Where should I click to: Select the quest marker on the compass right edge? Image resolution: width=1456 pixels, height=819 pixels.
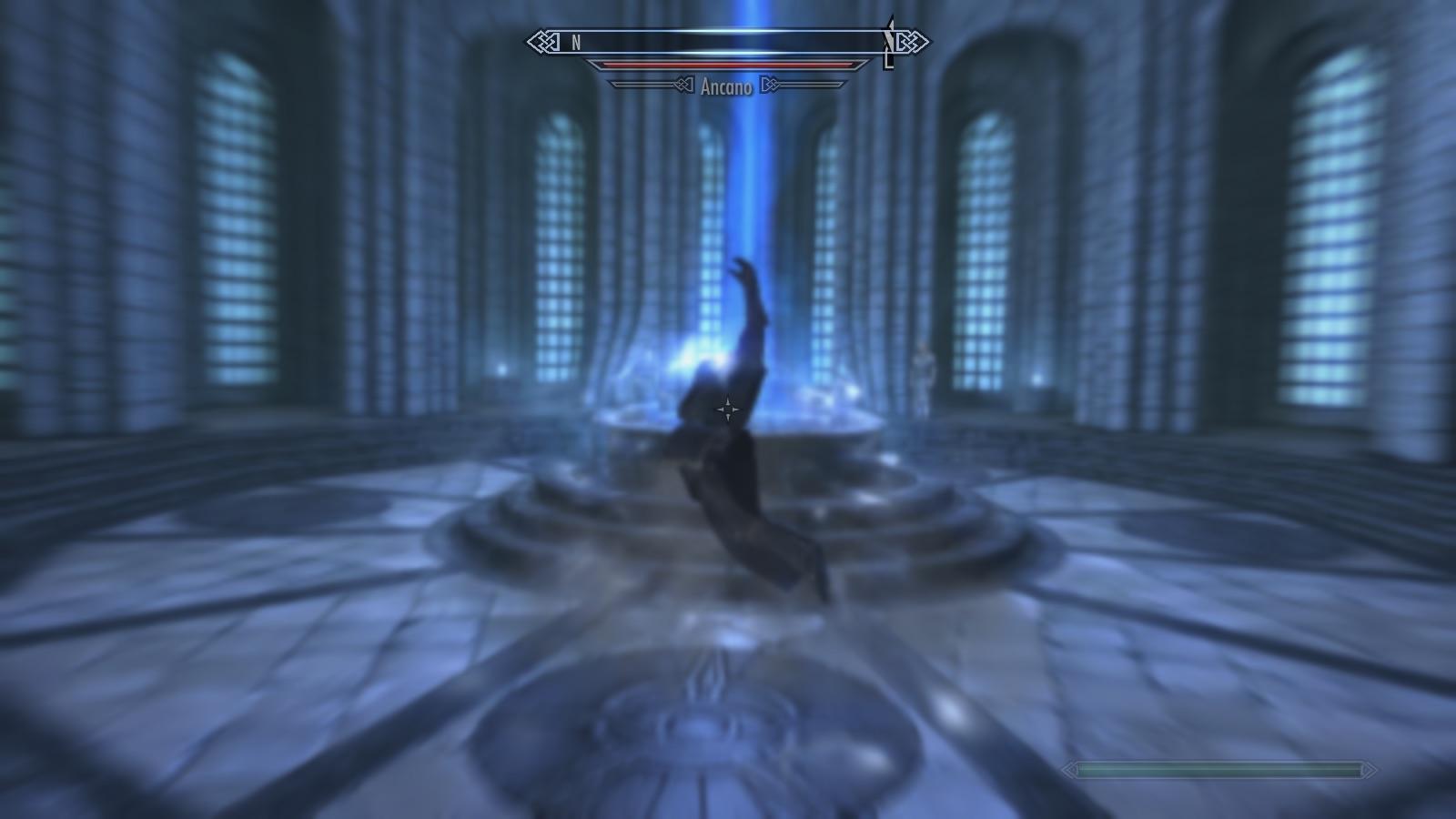pos(887,42)
